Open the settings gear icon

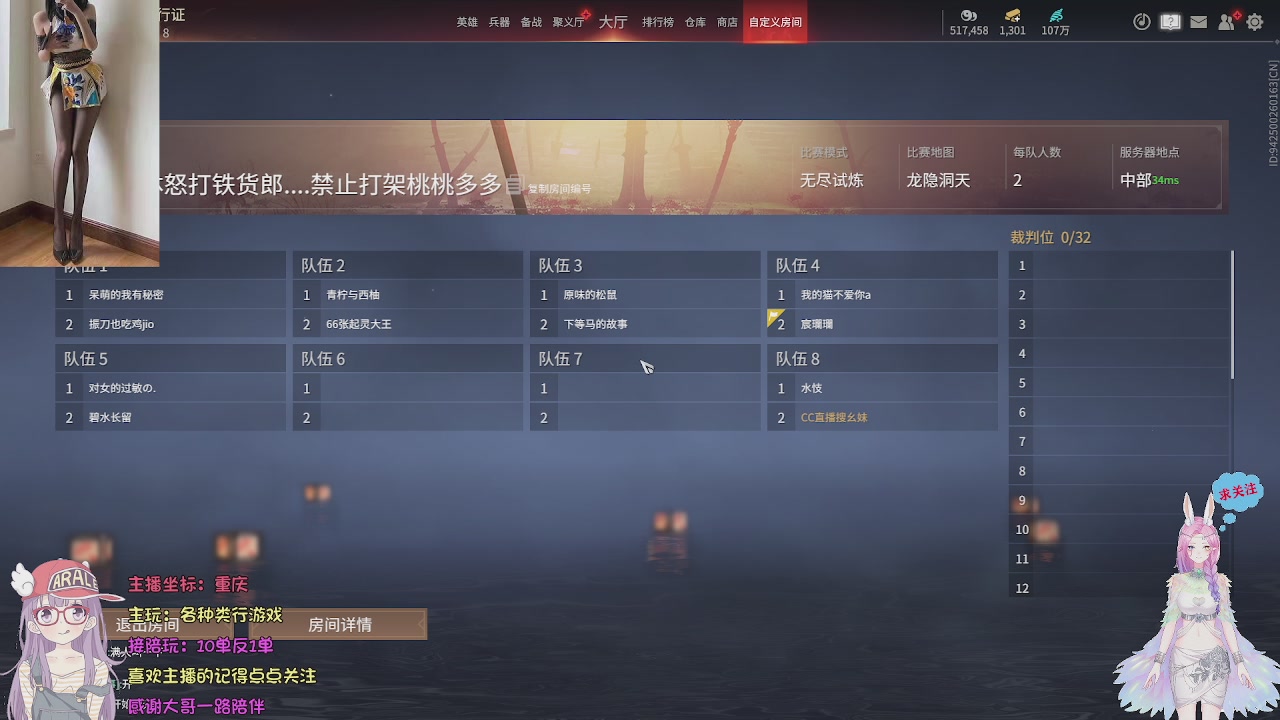pyautogui.click(x=1254, y=21)
